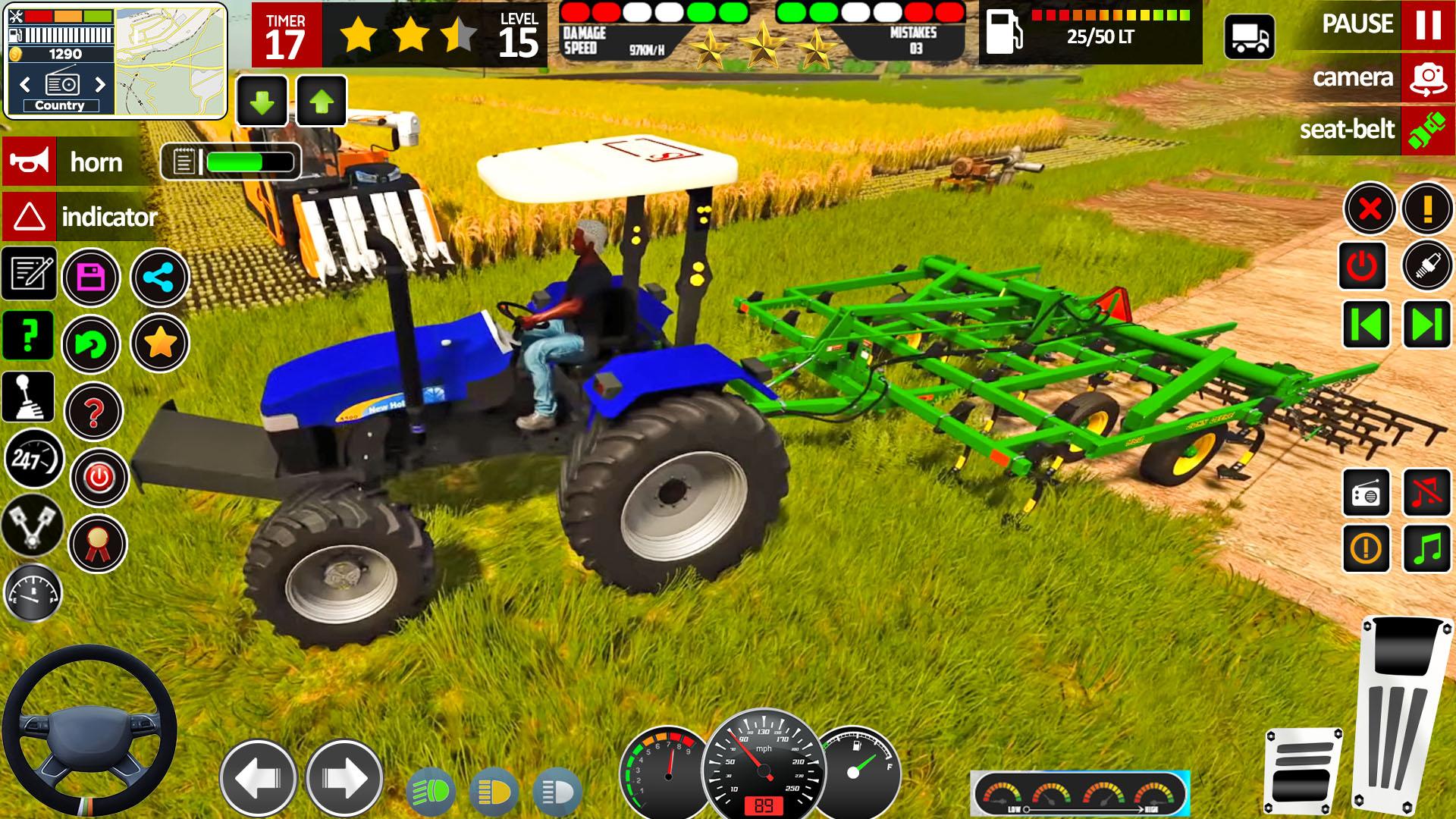Viewport: 1456px width, 819px height.
Task: Turn on the hazard indicator
Action: pos(29,217)
